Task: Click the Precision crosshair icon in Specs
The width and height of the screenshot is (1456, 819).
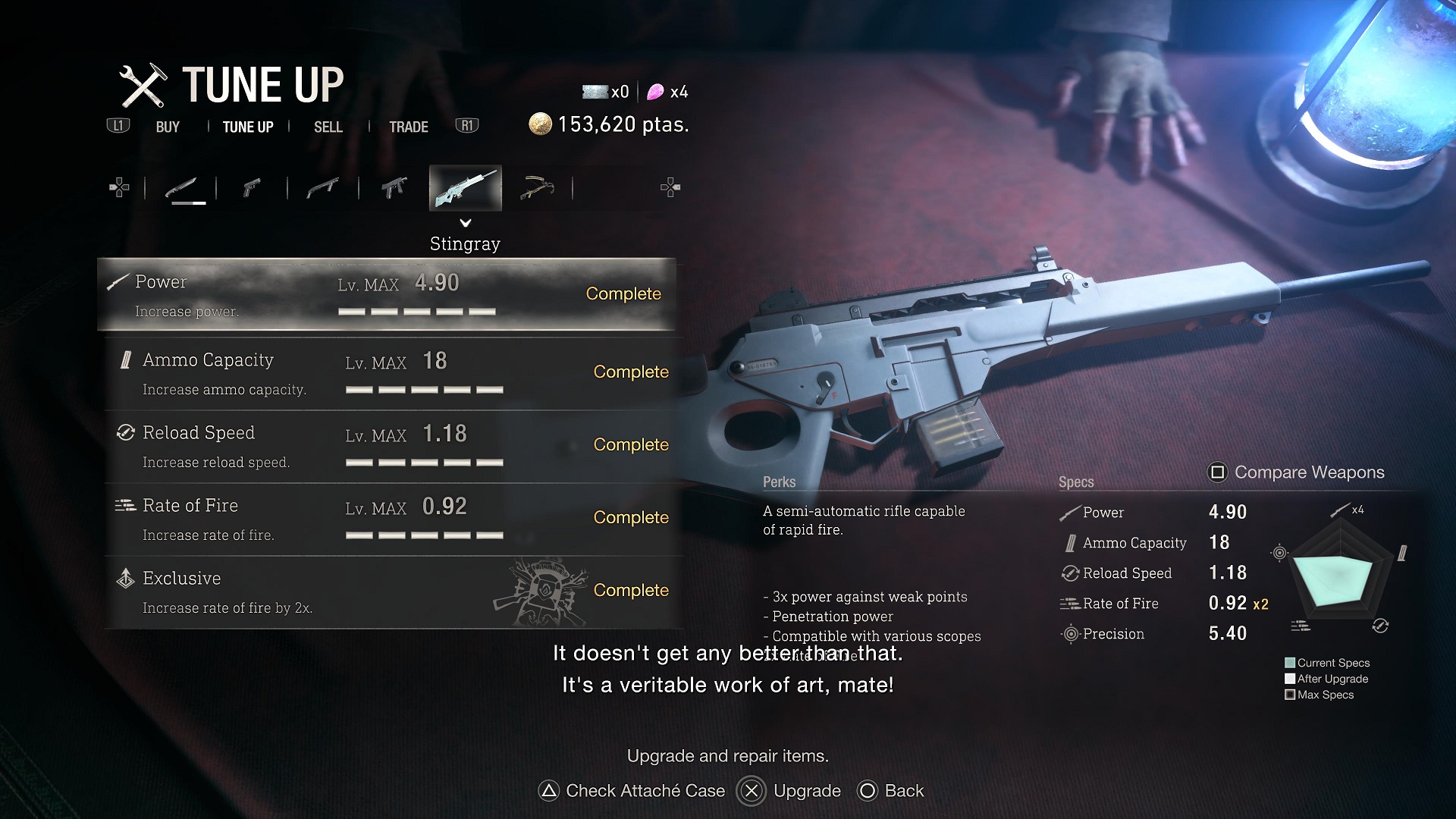Action: (x=1071, y=634)
